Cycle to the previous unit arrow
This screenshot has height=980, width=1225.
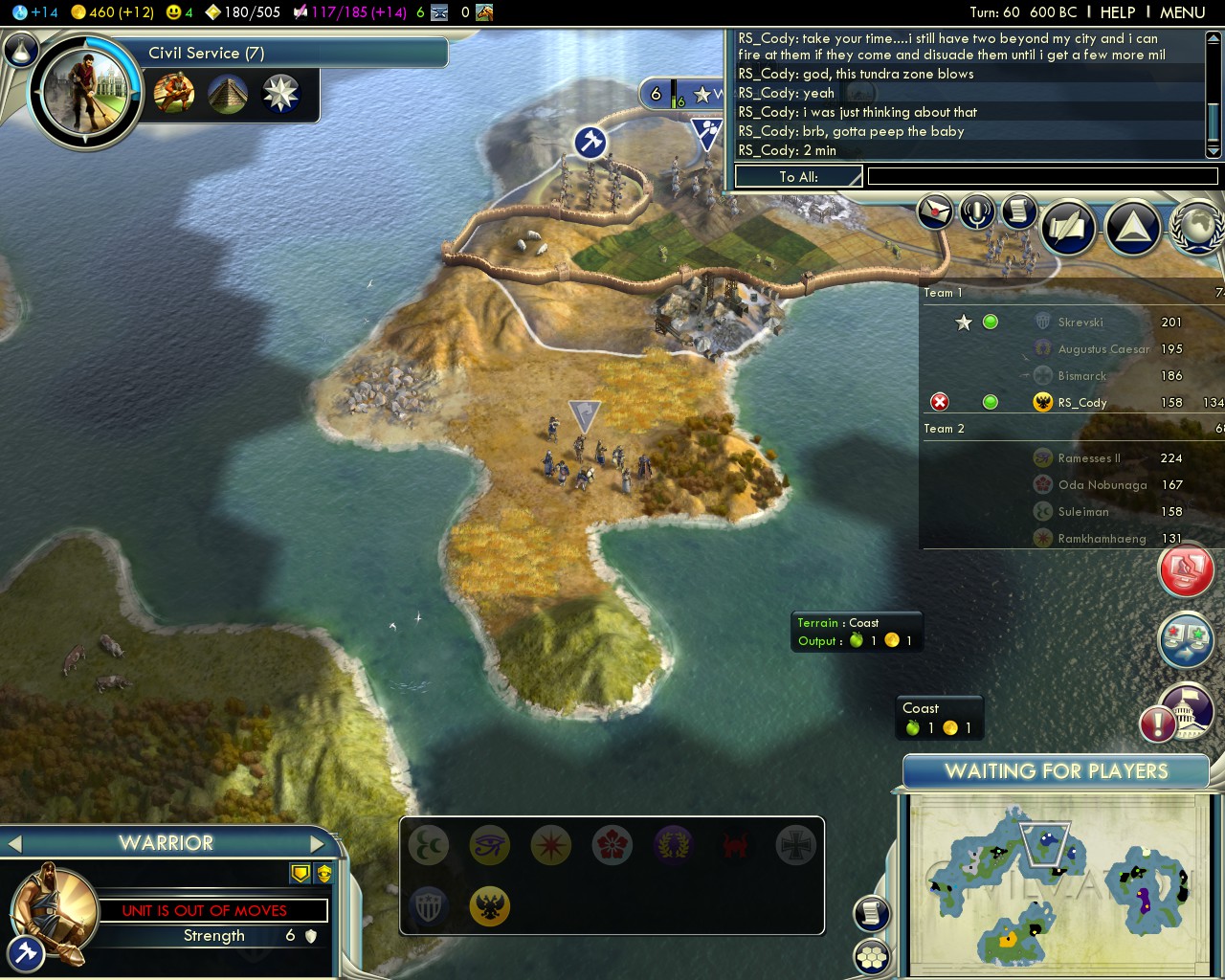click(14, 843)
